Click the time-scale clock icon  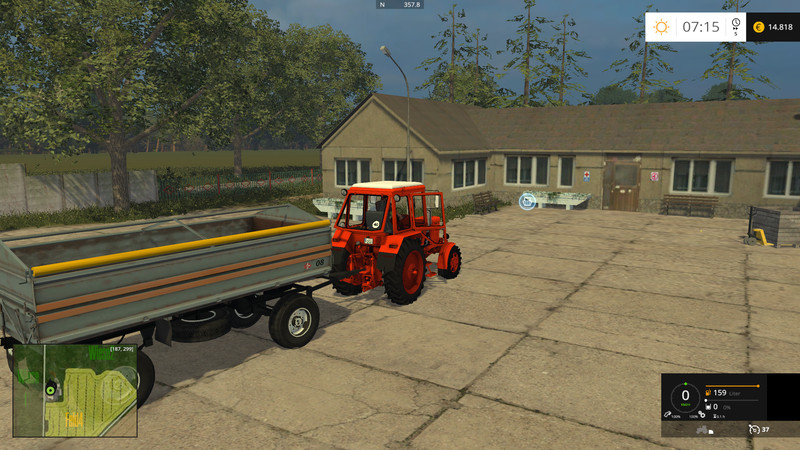coord(735,24)
